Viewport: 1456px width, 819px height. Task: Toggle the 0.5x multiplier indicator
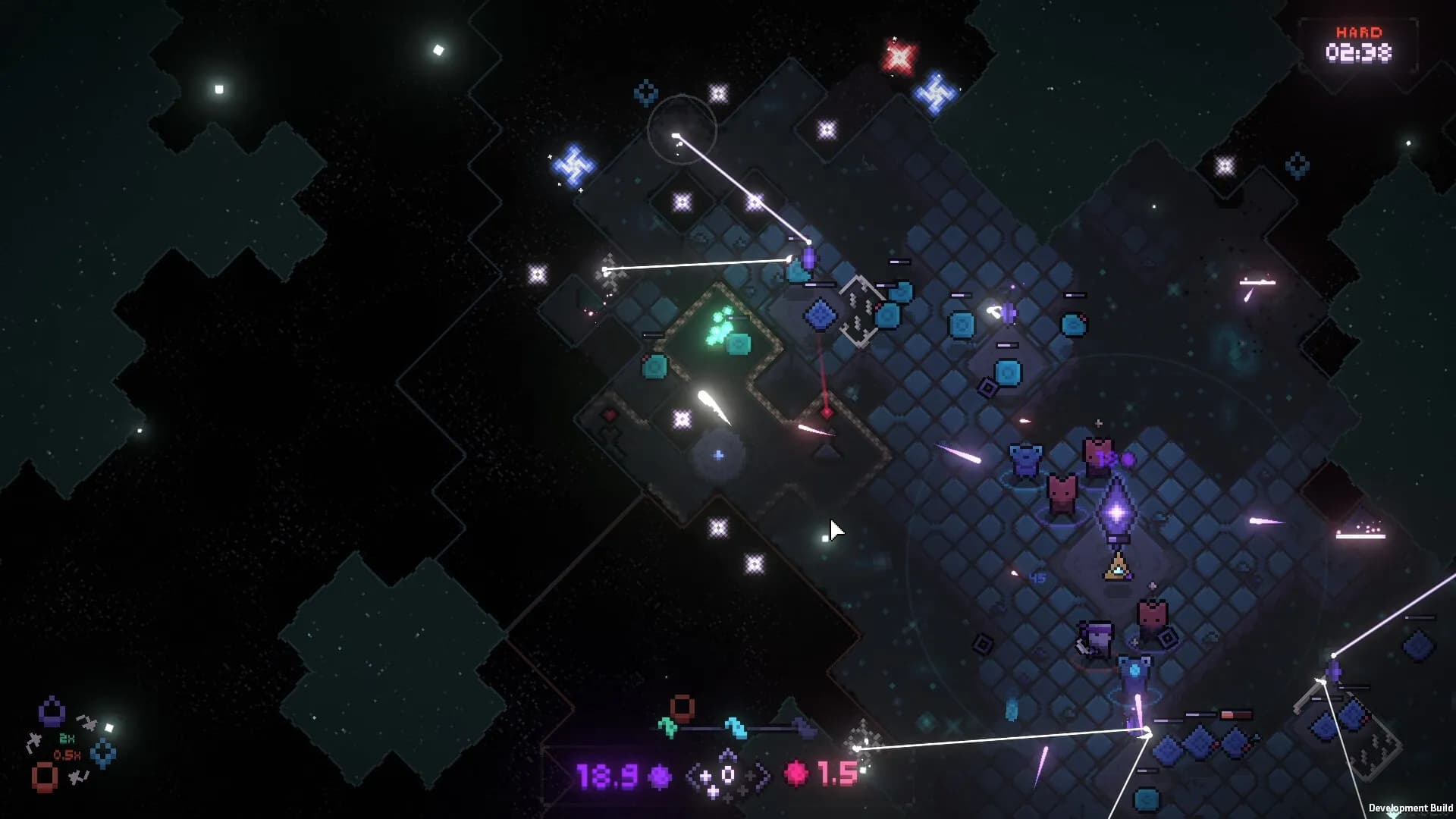click(x=67, y=755)
